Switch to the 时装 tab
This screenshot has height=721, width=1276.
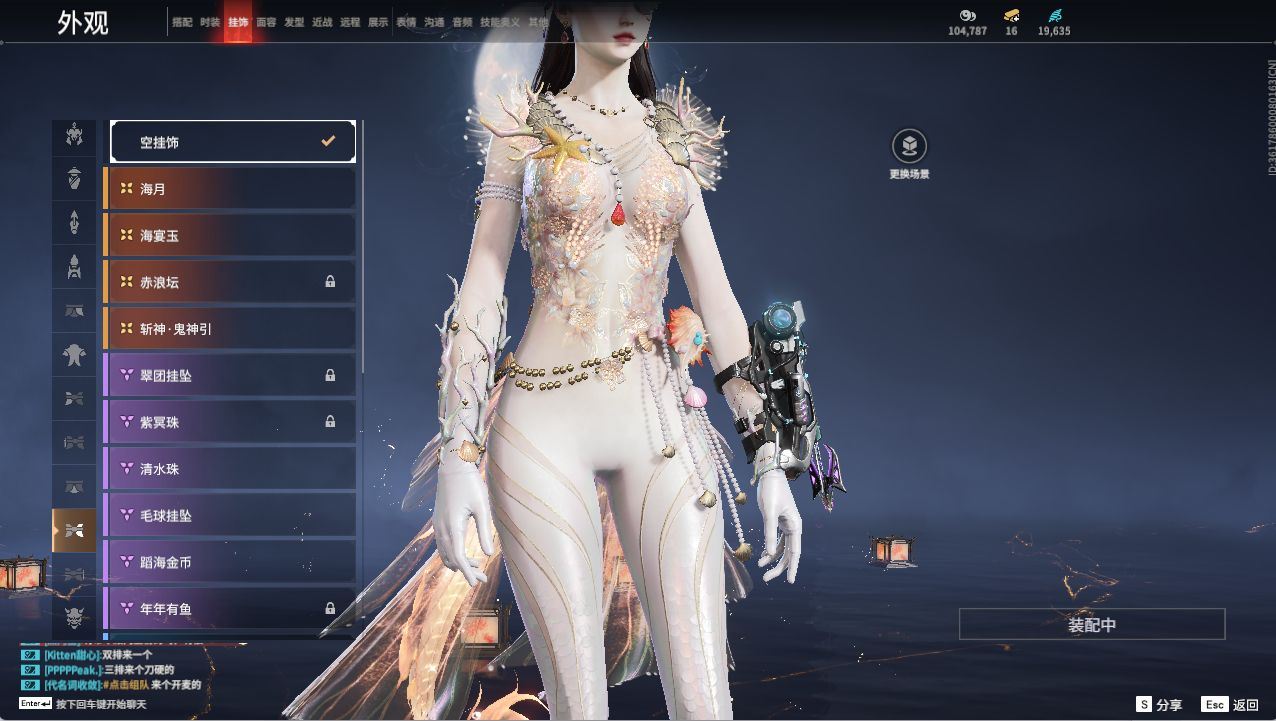coord(210,22)
